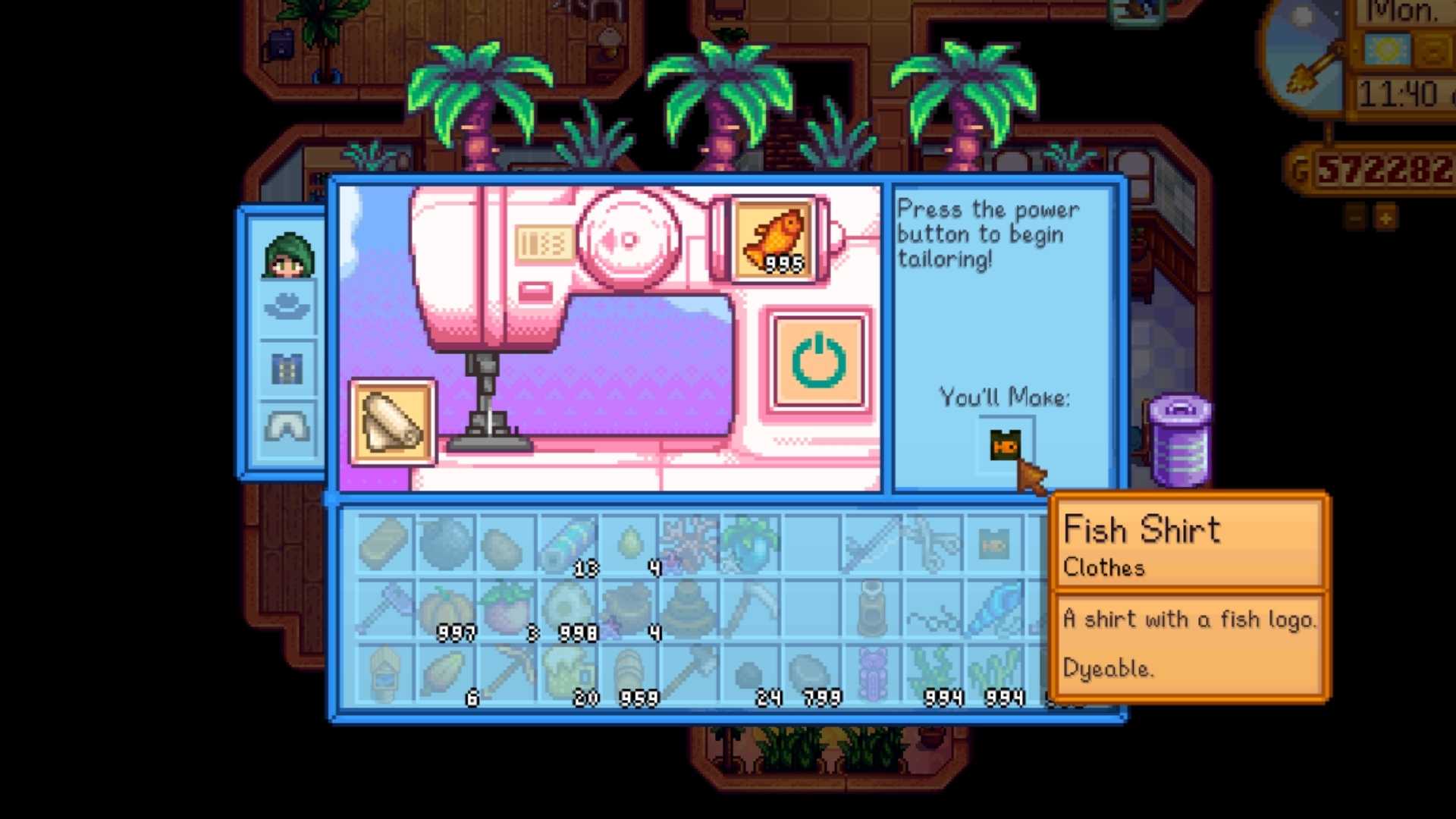Click the shirt equipment slot
The width and height of the screenshot is (1456, 819).
(287, 368)
